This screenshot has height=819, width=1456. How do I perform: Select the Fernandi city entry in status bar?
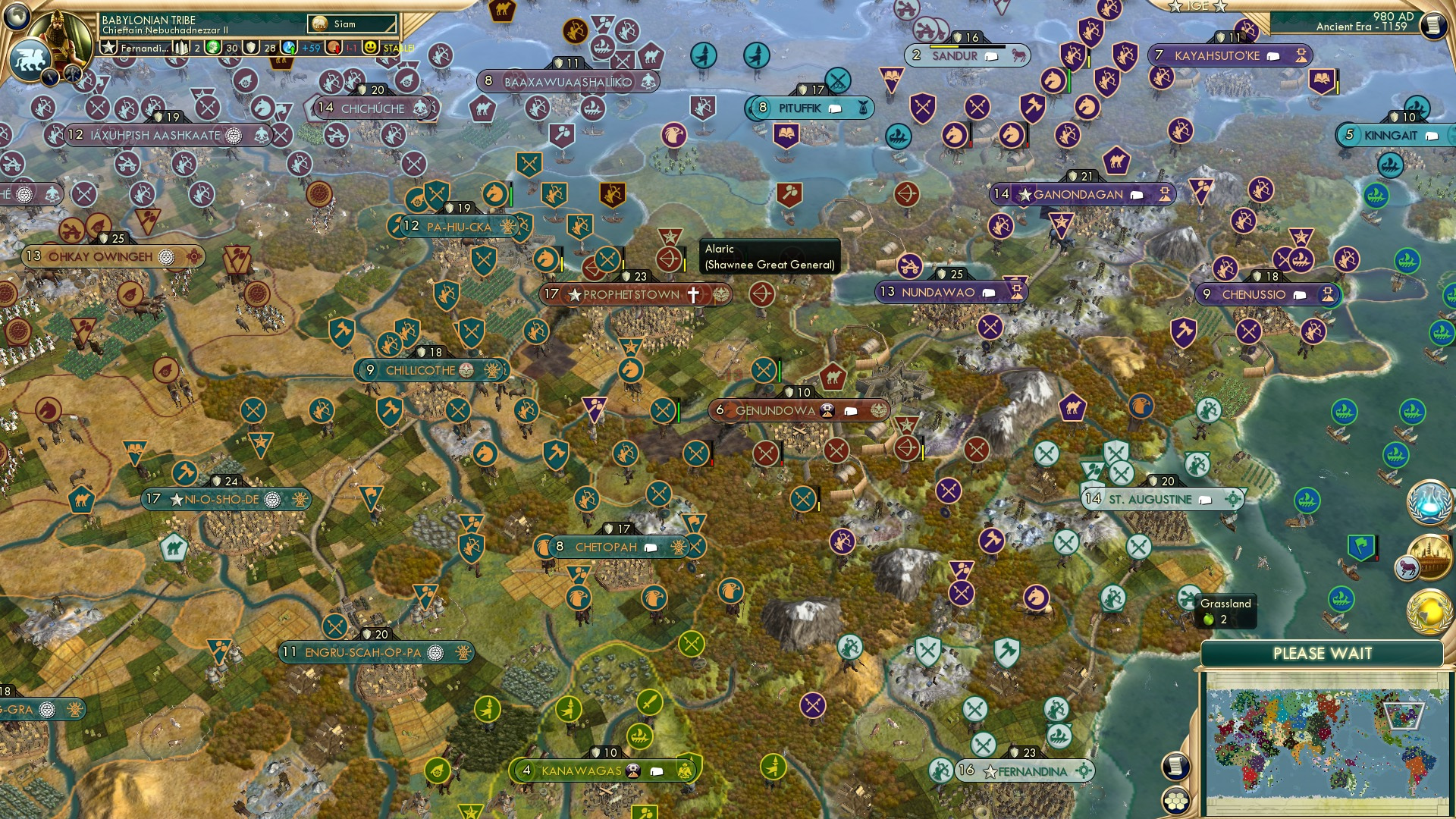coord(144,48)
